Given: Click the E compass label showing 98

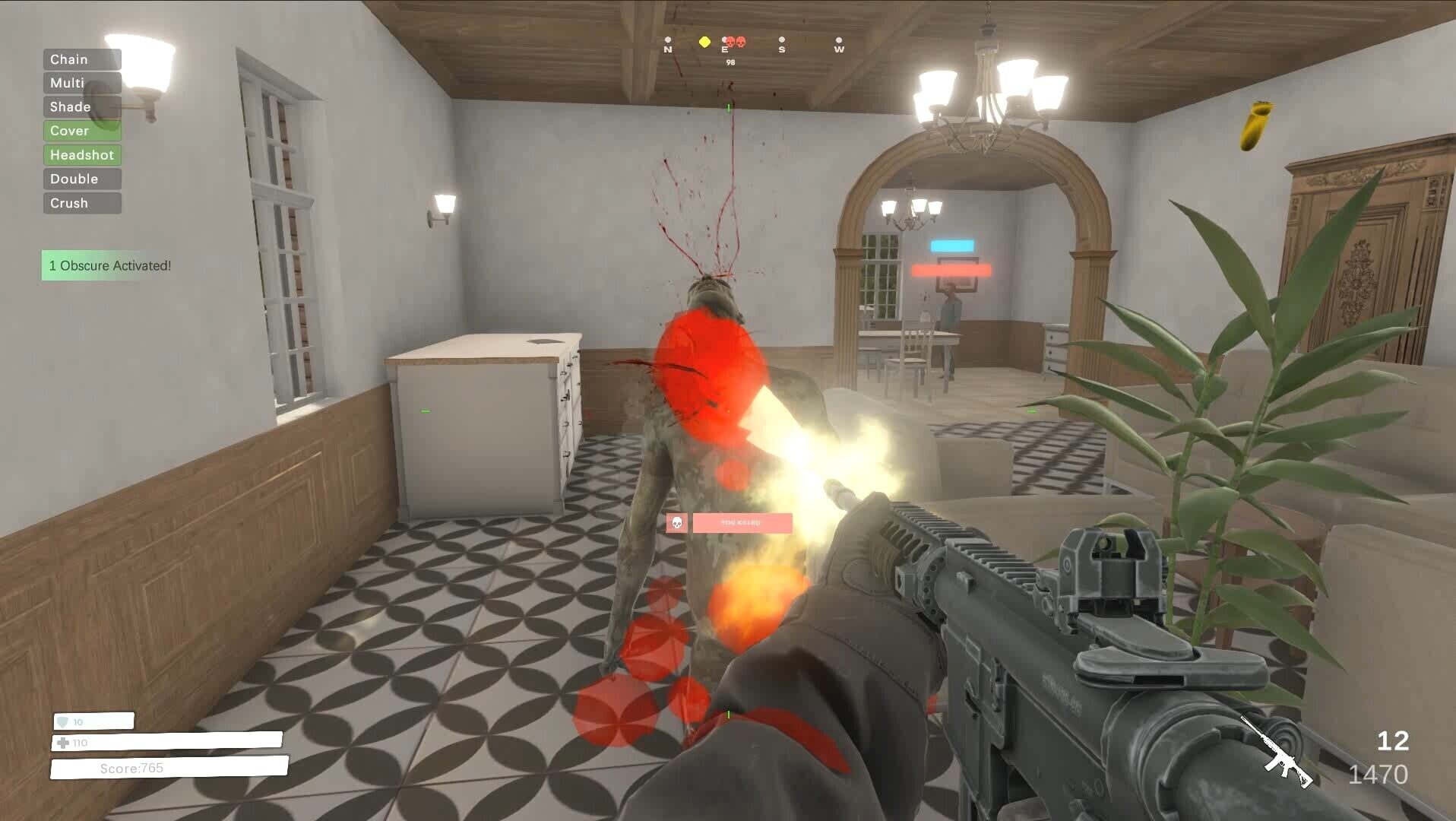Looking at the screenshot, I should coord(725,50).
